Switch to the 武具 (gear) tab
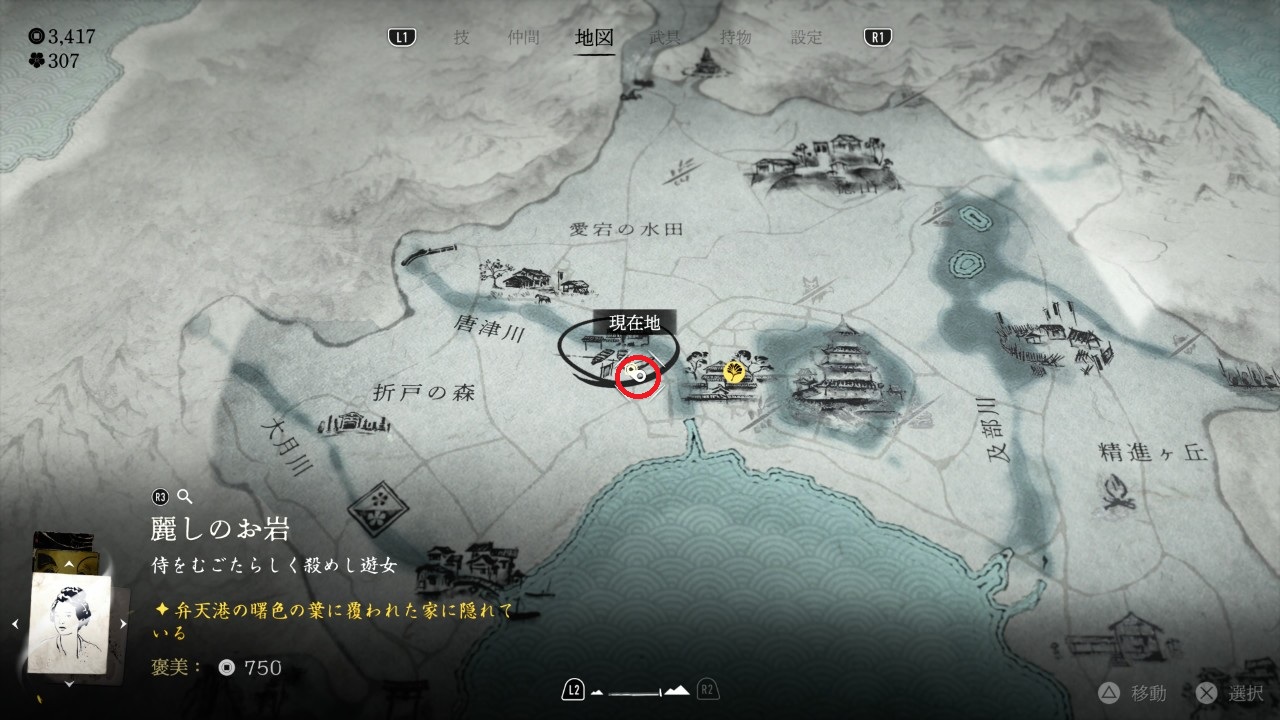Image resolution: width=1280 pixels, height=720 pixels. 665,38
